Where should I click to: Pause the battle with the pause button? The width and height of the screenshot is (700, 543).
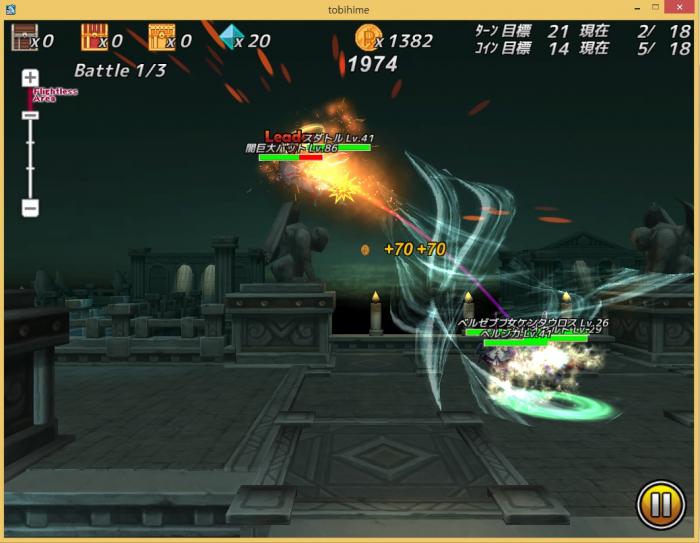(660, 505)
